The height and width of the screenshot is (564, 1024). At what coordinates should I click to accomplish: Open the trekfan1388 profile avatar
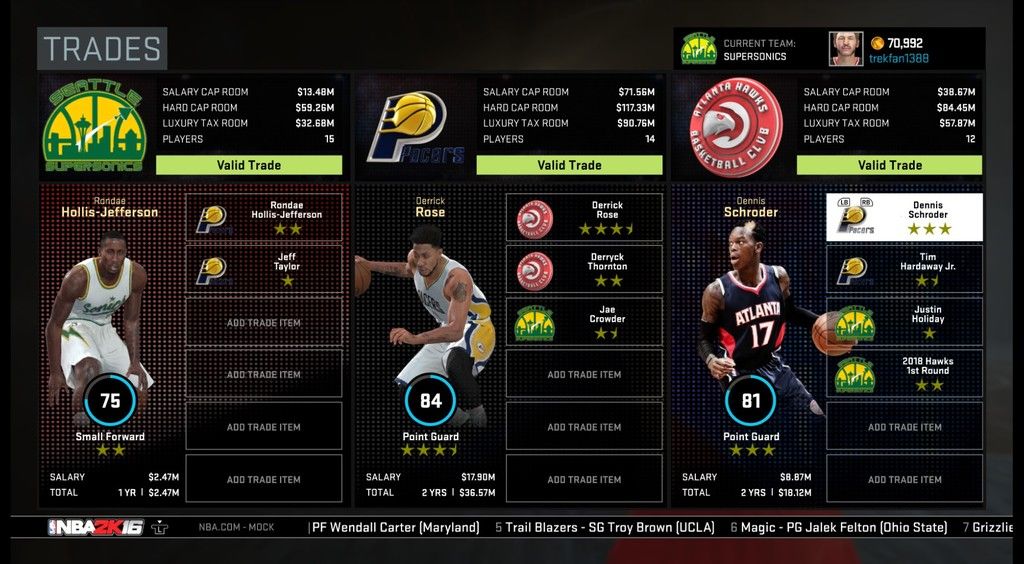point(845,48)
